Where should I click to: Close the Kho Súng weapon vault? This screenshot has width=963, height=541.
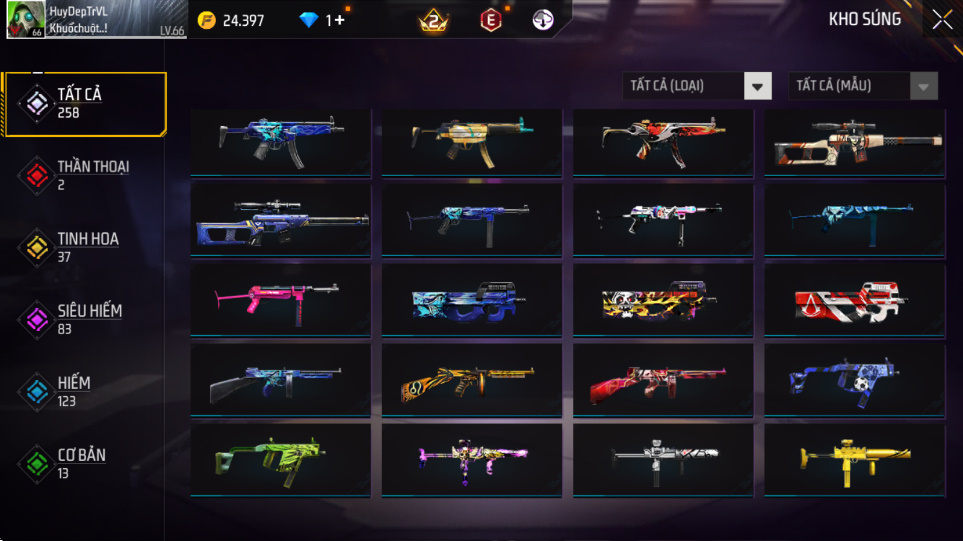(x=941, y=20)
